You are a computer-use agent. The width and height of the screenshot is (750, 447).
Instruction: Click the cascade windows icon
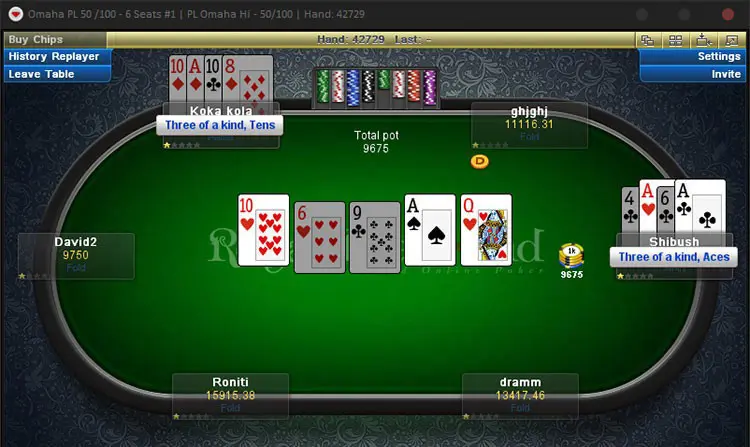(648, 40)
